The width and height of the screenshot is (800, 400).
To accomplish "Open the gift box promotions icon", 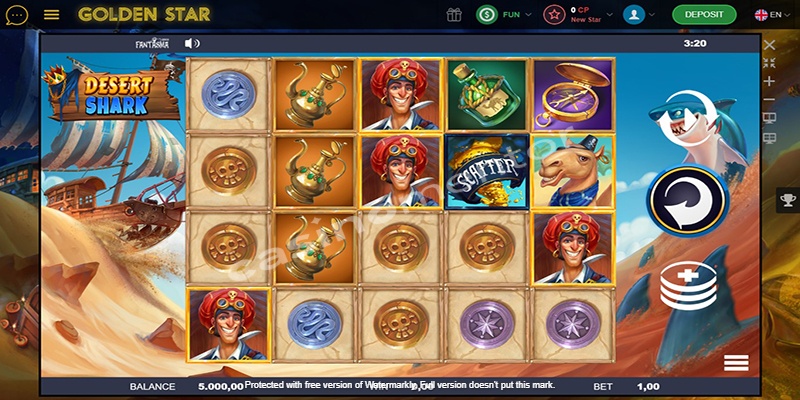I will pos(455,15).
